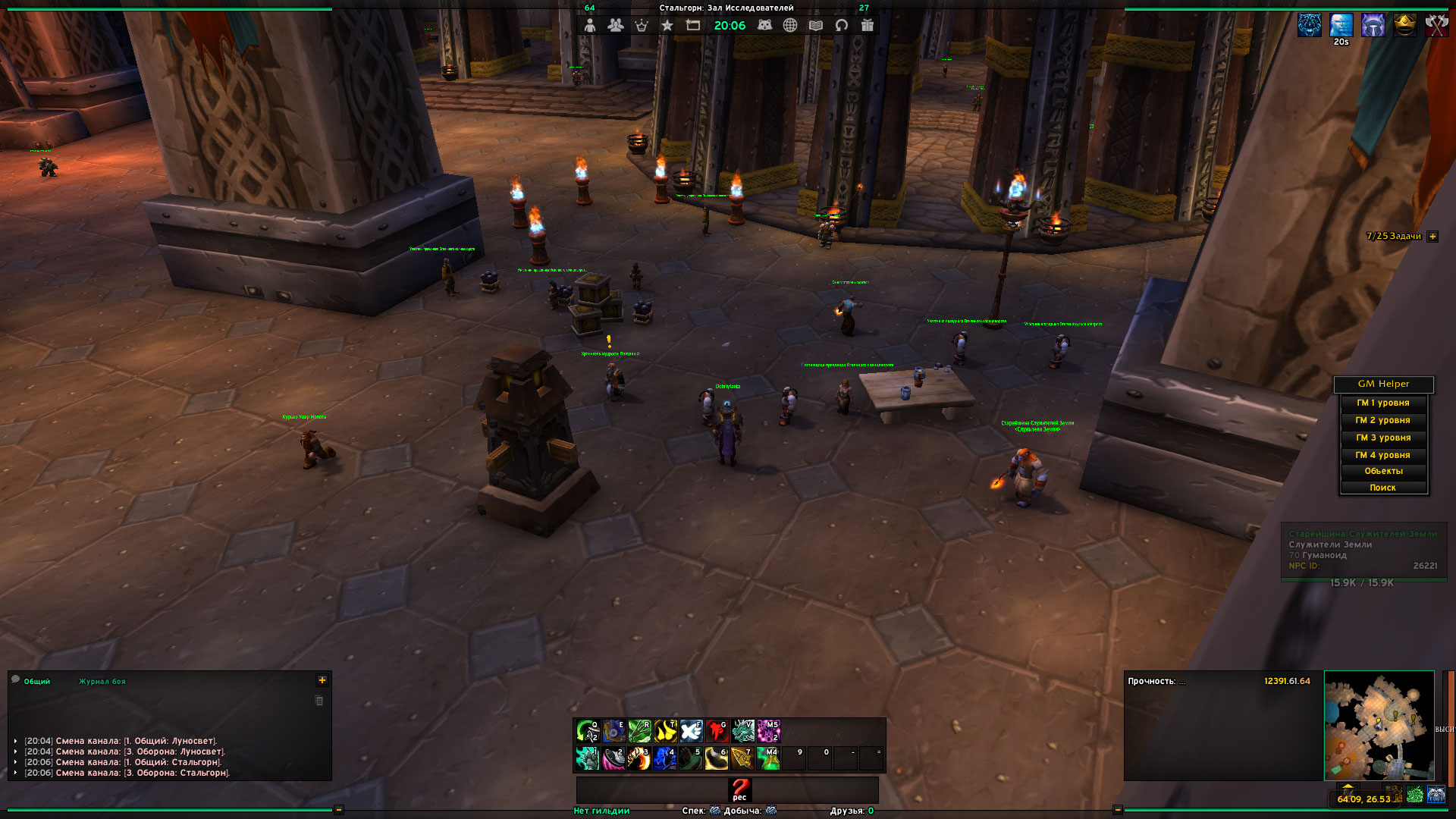The image size is (1456, 819).
Task: Activate the fiery swipe ability on hotkey 3
Action: (639, 758)
